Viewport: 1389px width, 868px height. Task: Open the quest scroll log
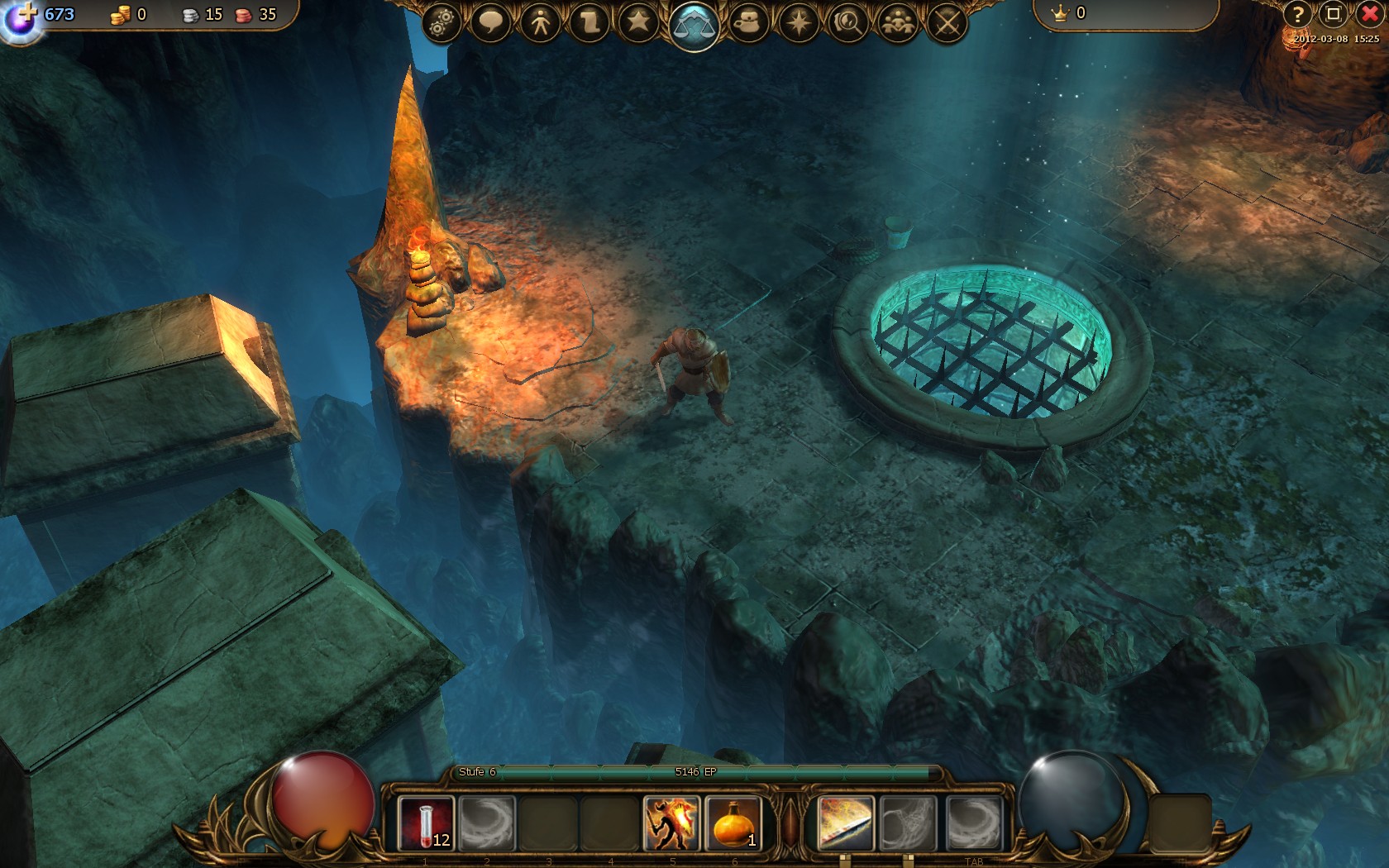click(589, 22)
